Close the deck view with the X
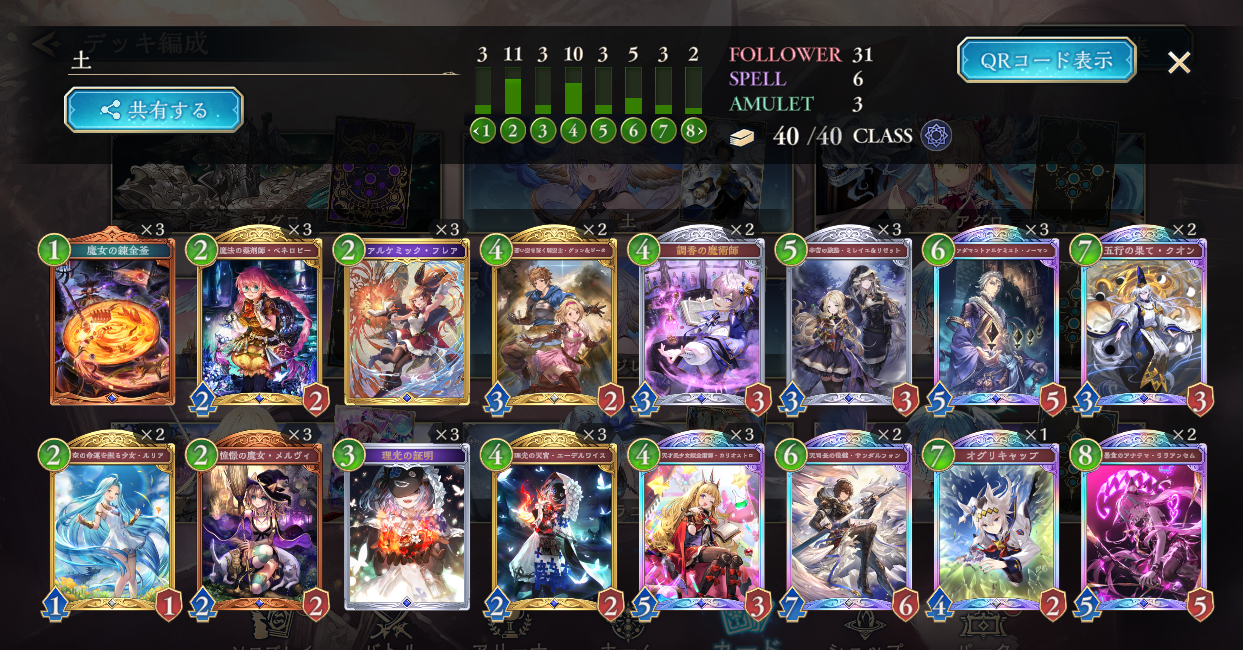 tap(1179, 62)
